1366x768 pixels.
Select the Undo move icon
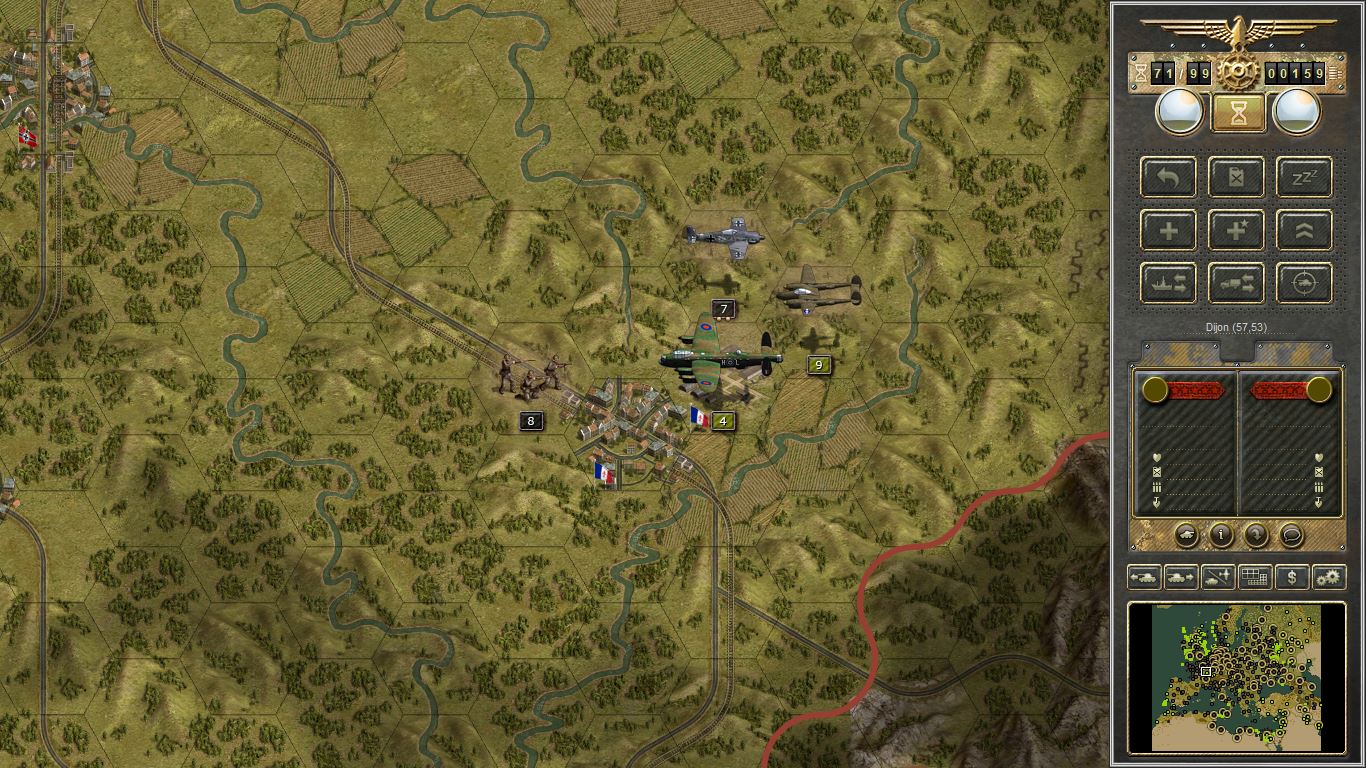(x=1168, y=178)
